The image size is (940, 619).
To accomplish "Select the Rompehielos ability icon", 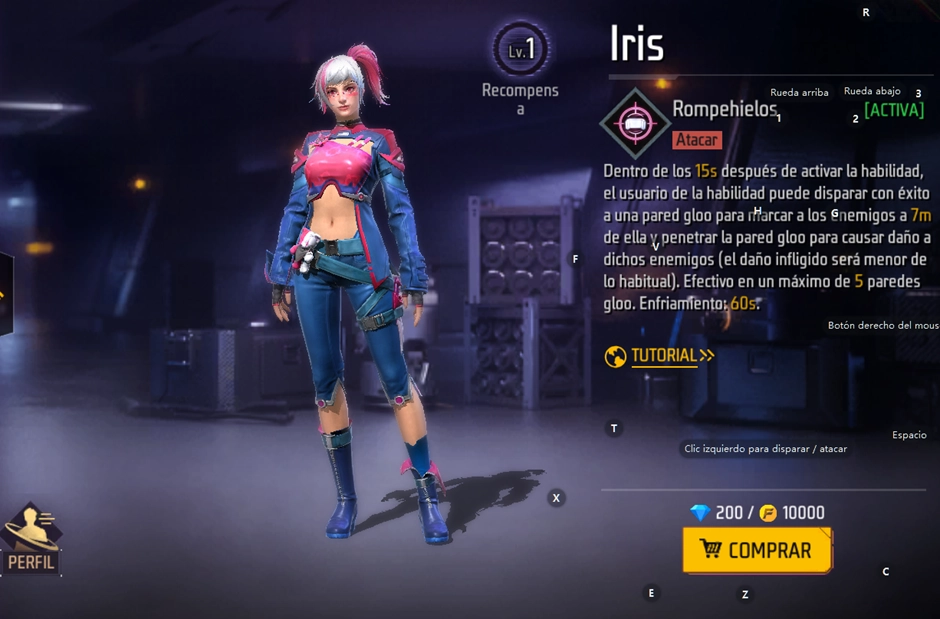I will point(633,123).
